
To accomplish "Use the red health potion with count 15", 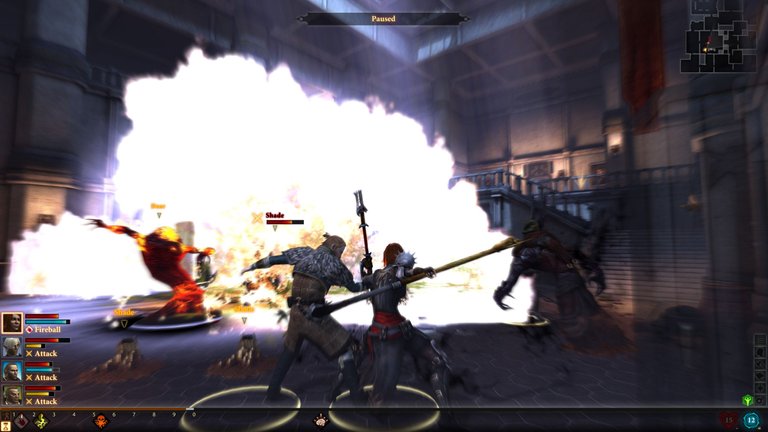I will 727,420.
